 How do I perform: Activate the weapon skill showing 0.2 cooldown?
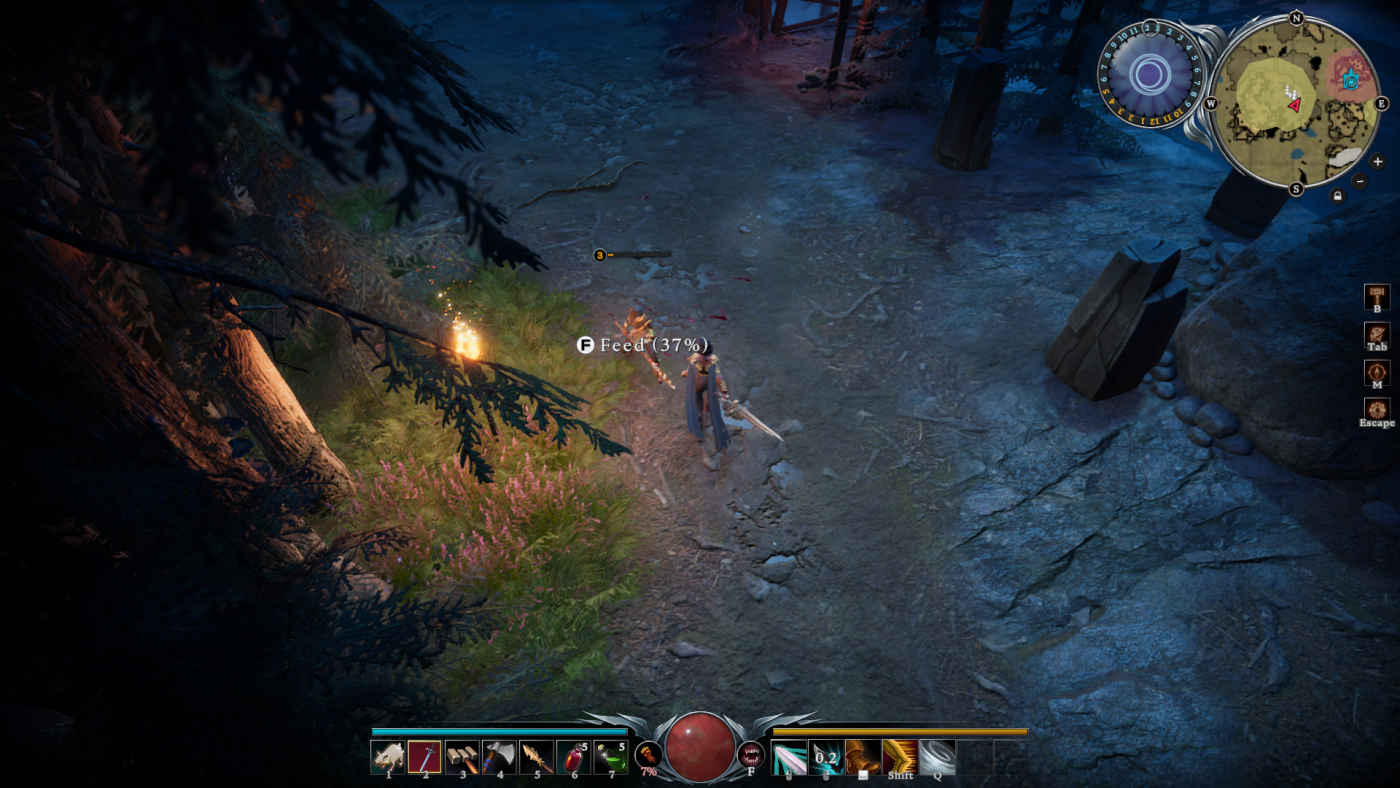826,757
